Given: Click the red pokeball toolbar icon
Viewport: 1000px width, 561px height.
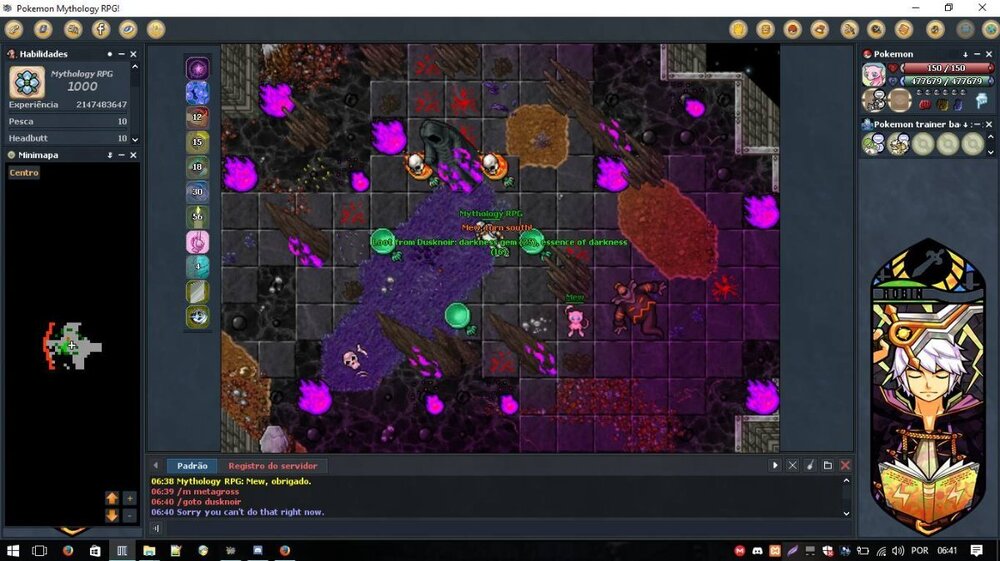Looking at the screenshot, I should pyautogui.click(x=792, y=29).
